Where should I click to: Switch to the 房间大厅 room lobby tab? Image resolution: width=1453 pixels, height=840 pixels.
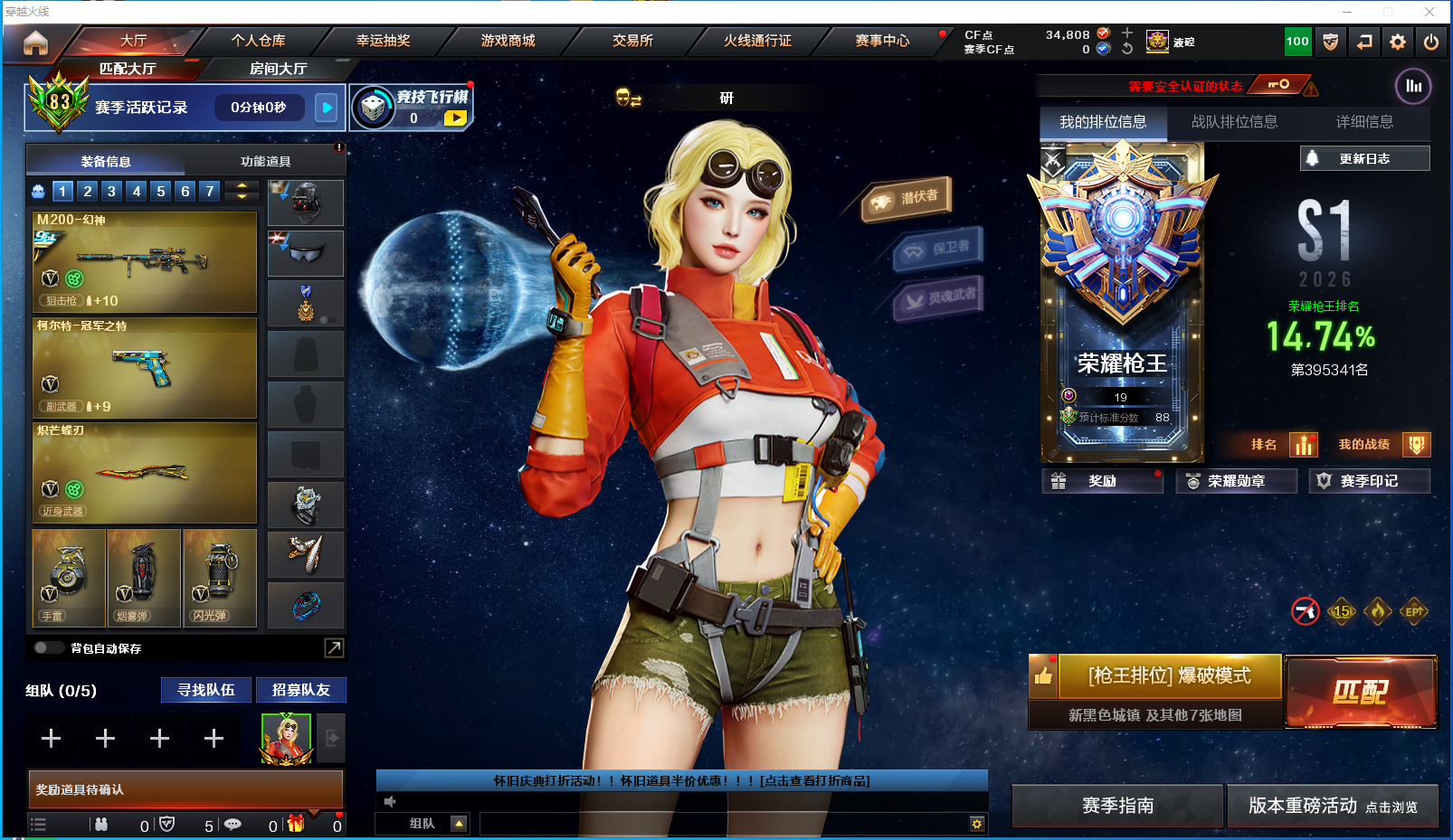click(278, 69)
